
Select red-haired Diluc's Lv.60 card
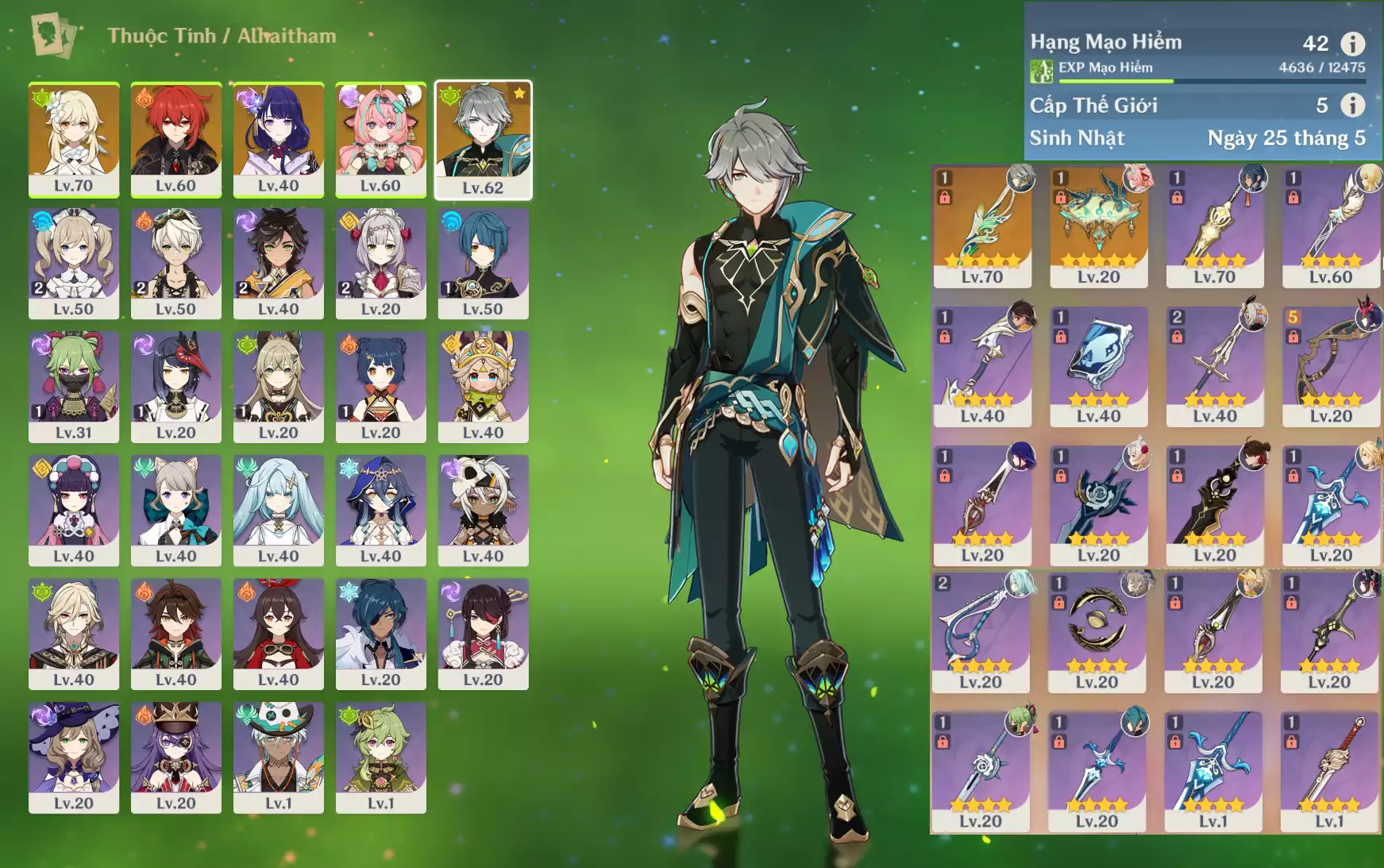click(x=175, y=139)
